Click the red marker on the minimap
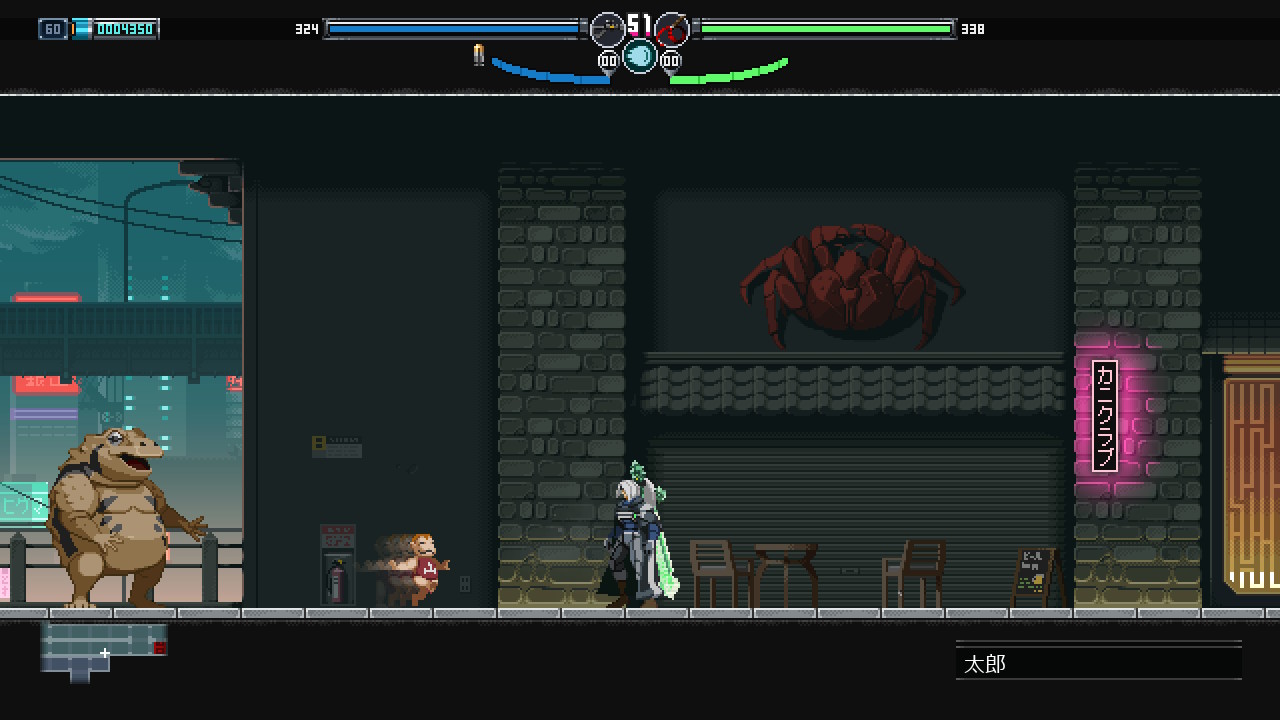 click(160, 648)
